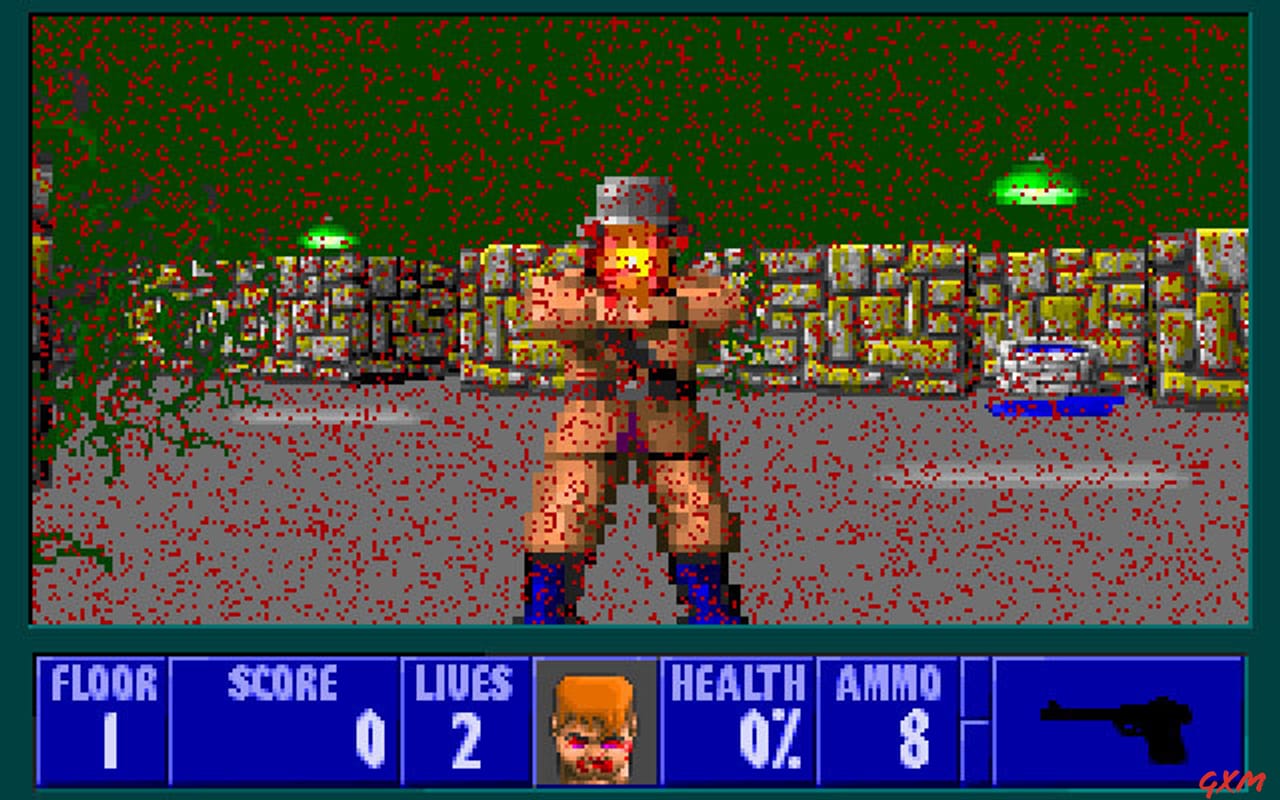This screenshot has height=800, width=1280.
Task: Click the blue puddle below the basin
Action: [1053, 405]
